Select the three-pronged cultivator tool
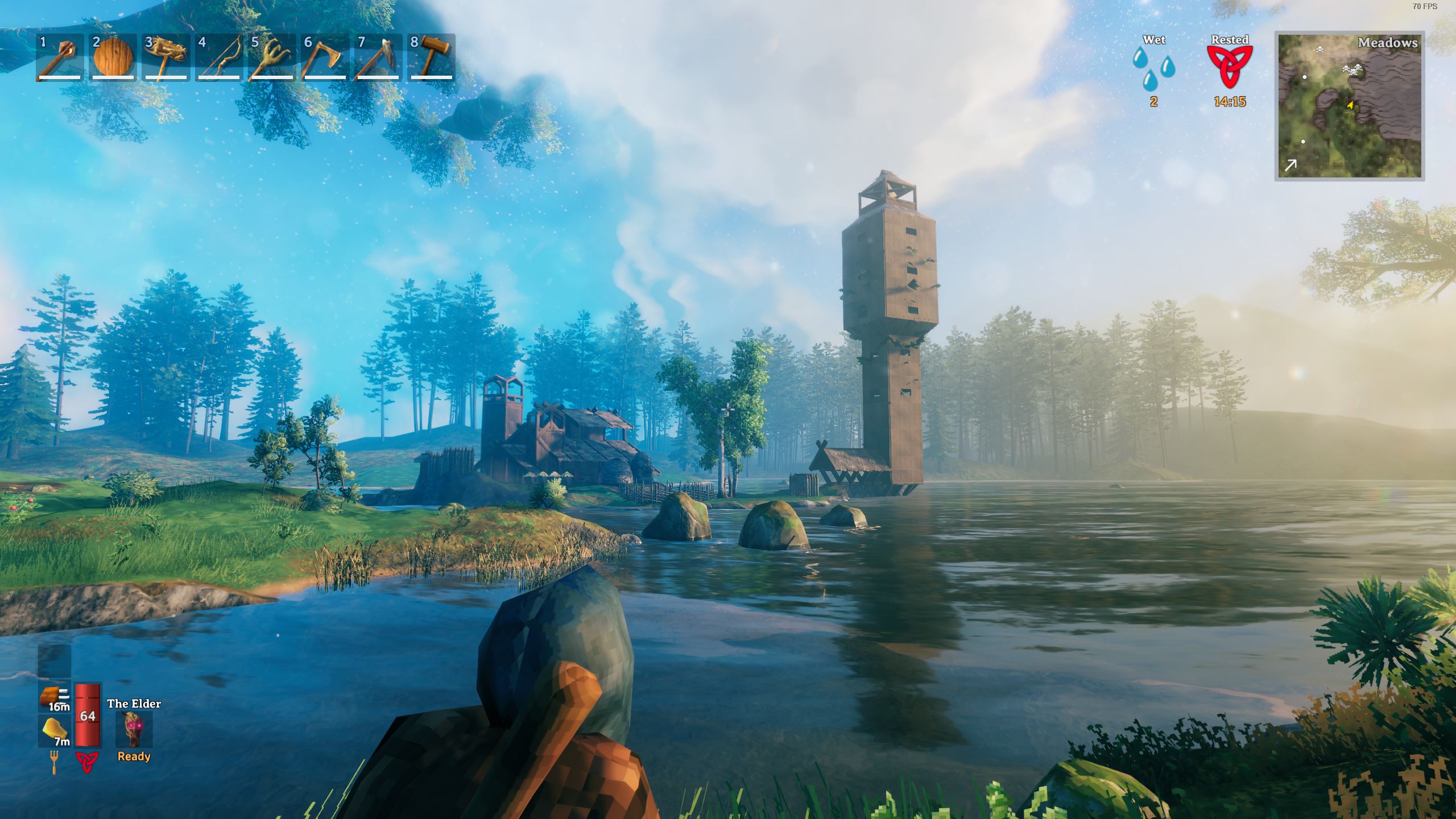1456x819 pixels. tap(271, 57)
